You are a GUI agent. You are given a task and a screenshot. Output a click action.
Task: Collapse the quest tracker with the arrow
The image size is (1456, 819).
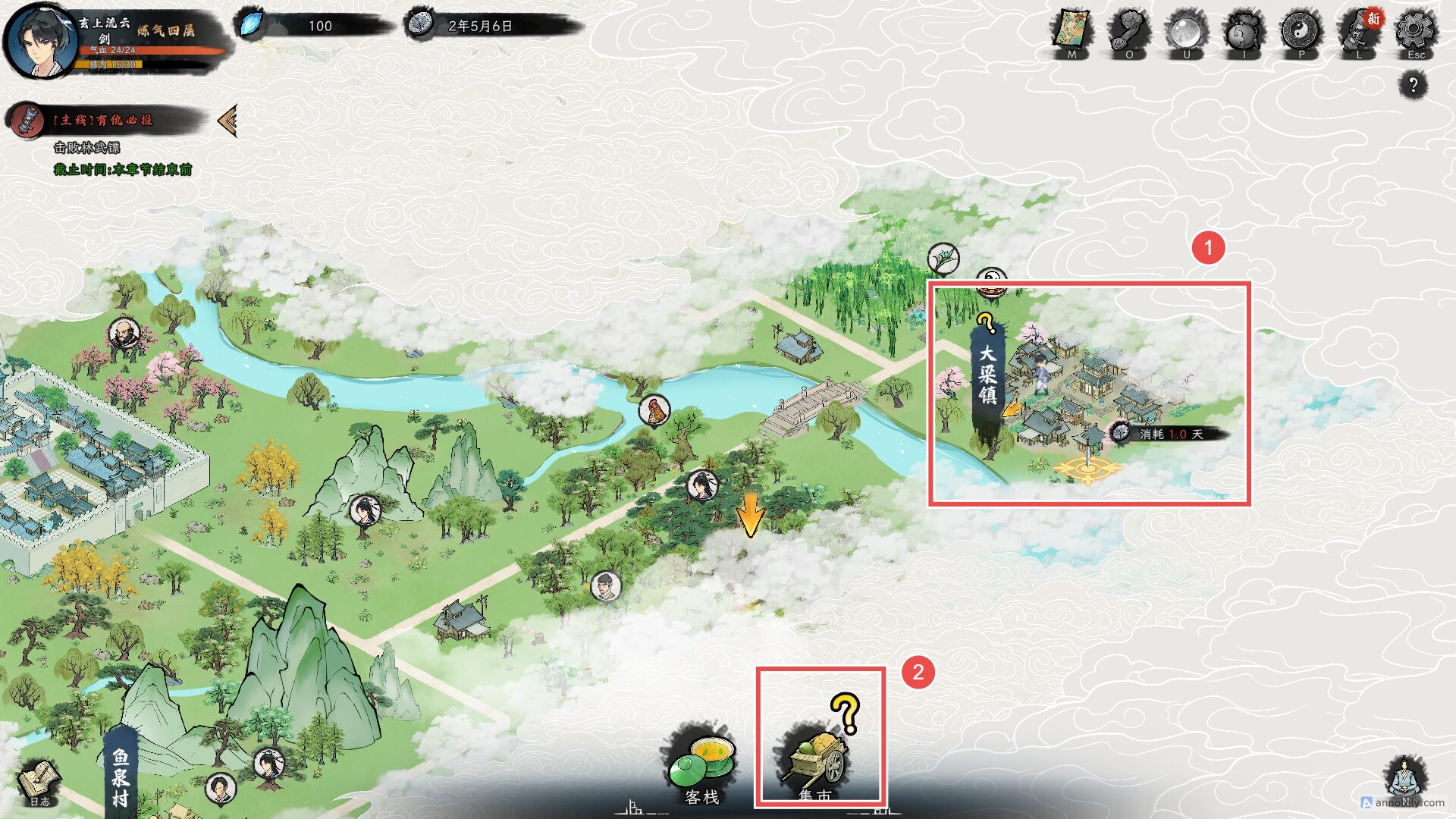pos(227,120)
